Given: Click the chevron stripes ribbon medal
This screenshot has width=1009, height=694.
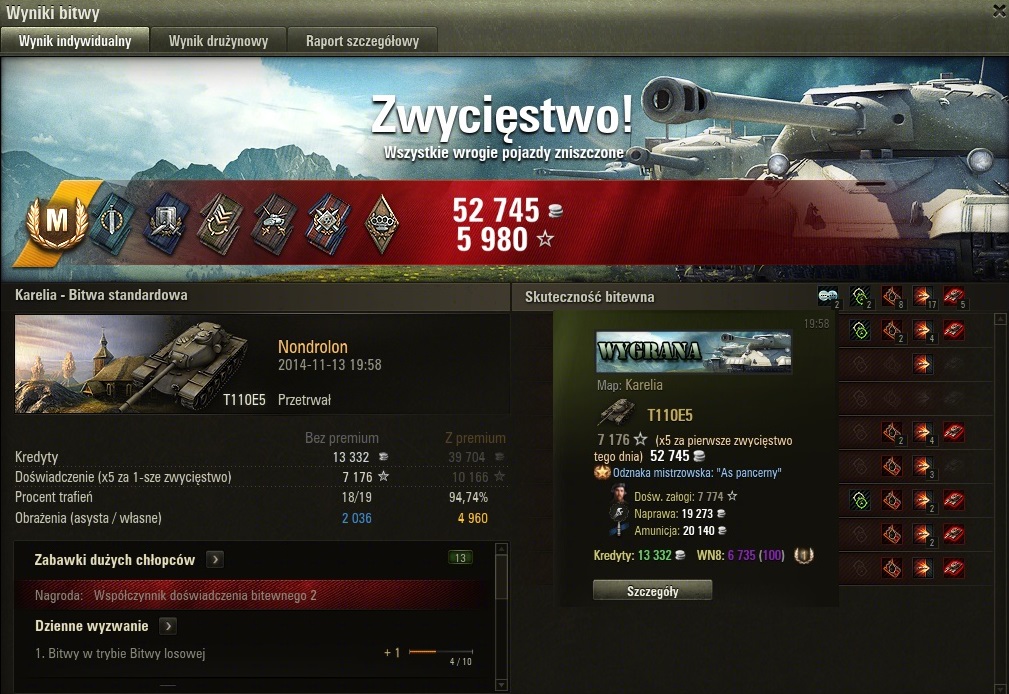Looking at the screenshot, I should click(216, 222).
